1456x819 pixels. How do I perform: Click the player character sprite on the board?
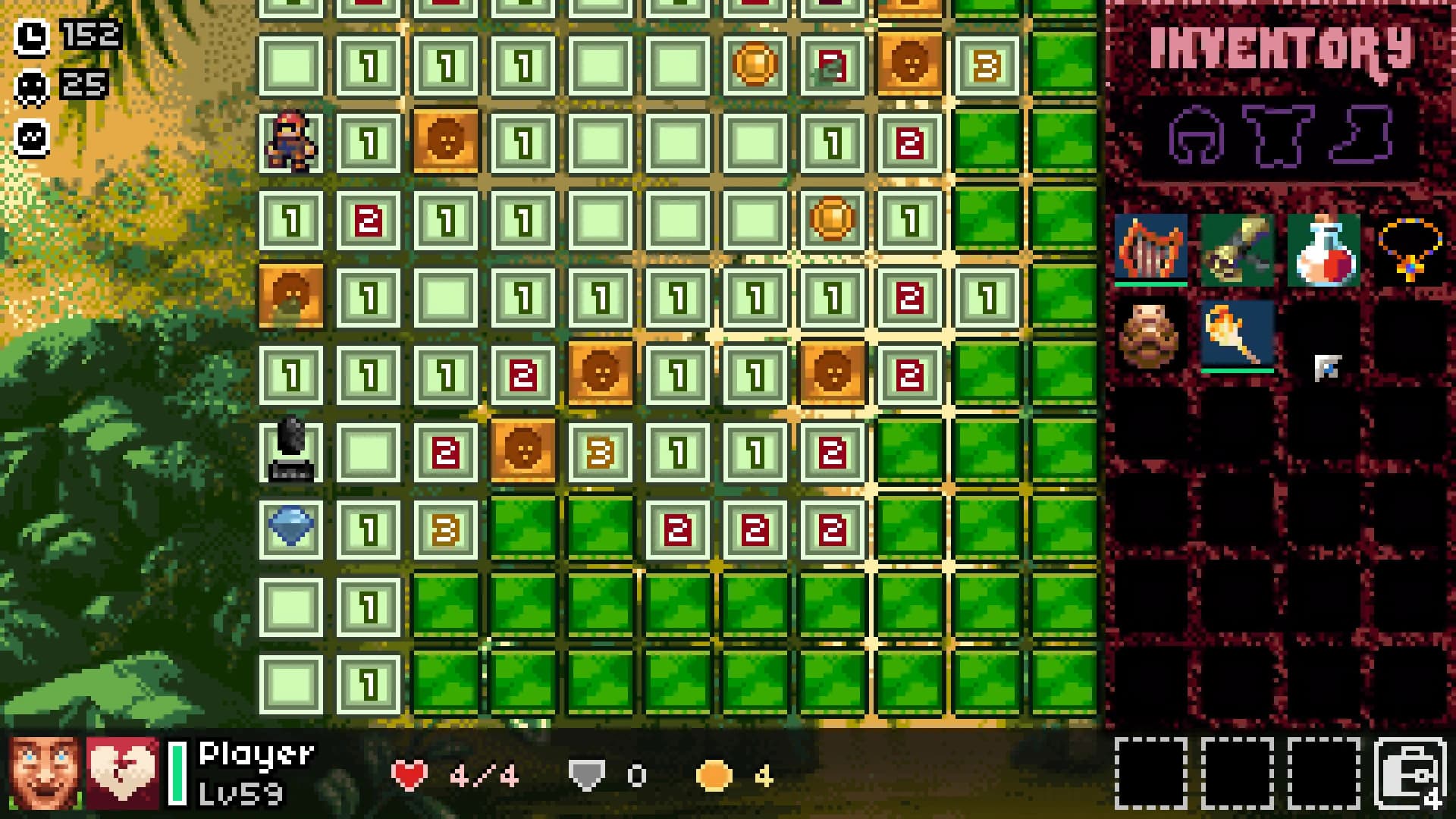[293, 142]
